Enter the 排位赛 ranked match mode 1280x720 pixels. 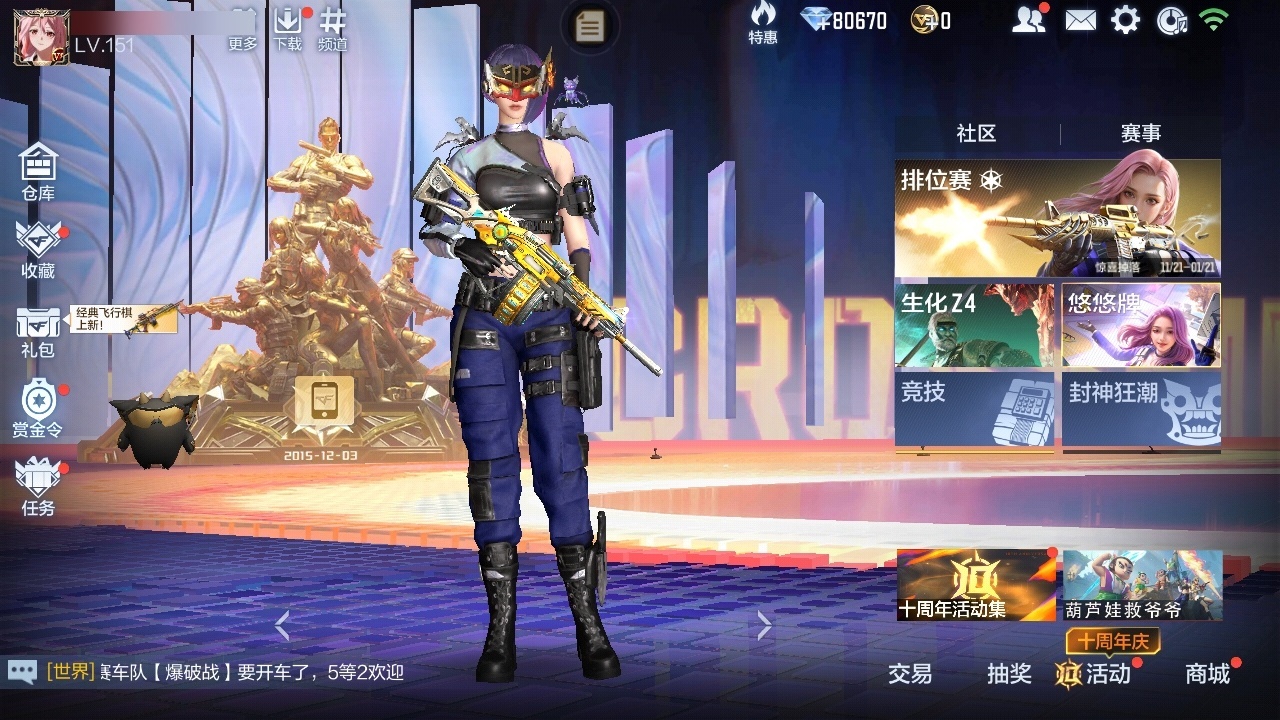coord(1057,218)
